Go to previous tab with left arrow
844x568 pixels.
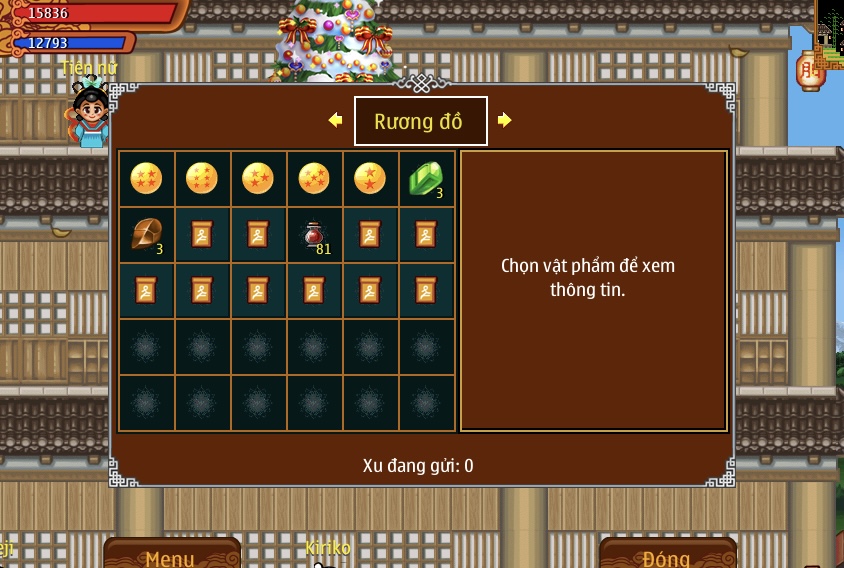tap(335, 120)
